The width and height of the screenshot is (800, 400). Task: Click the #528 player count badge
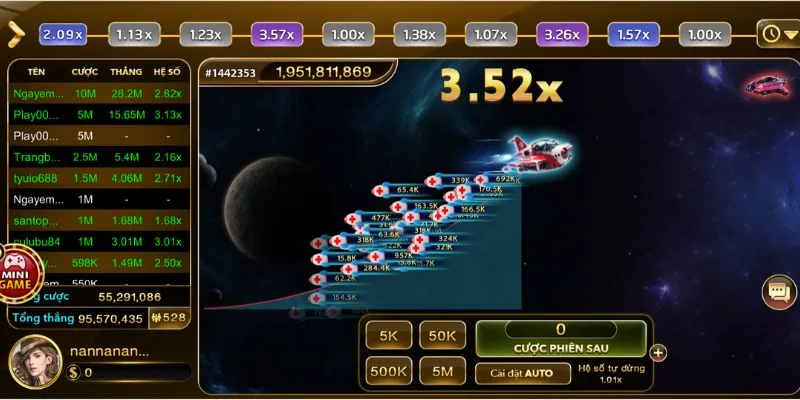167,318
